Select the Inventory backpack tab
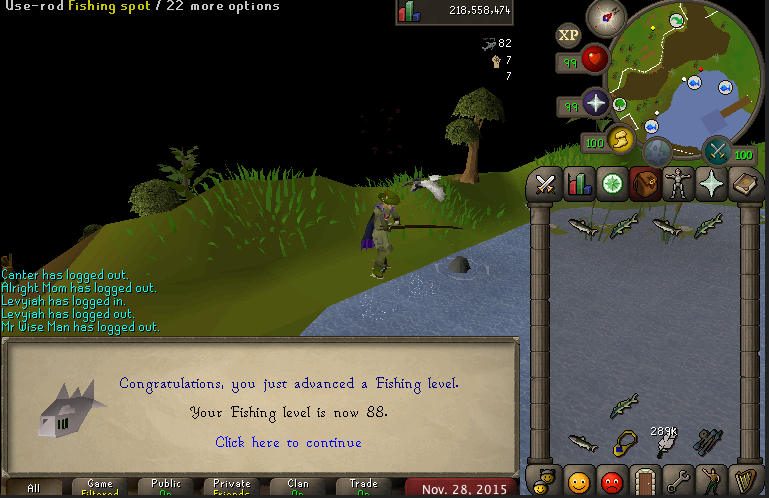Screen dimensions: 769x498 (x=643, y=184)
